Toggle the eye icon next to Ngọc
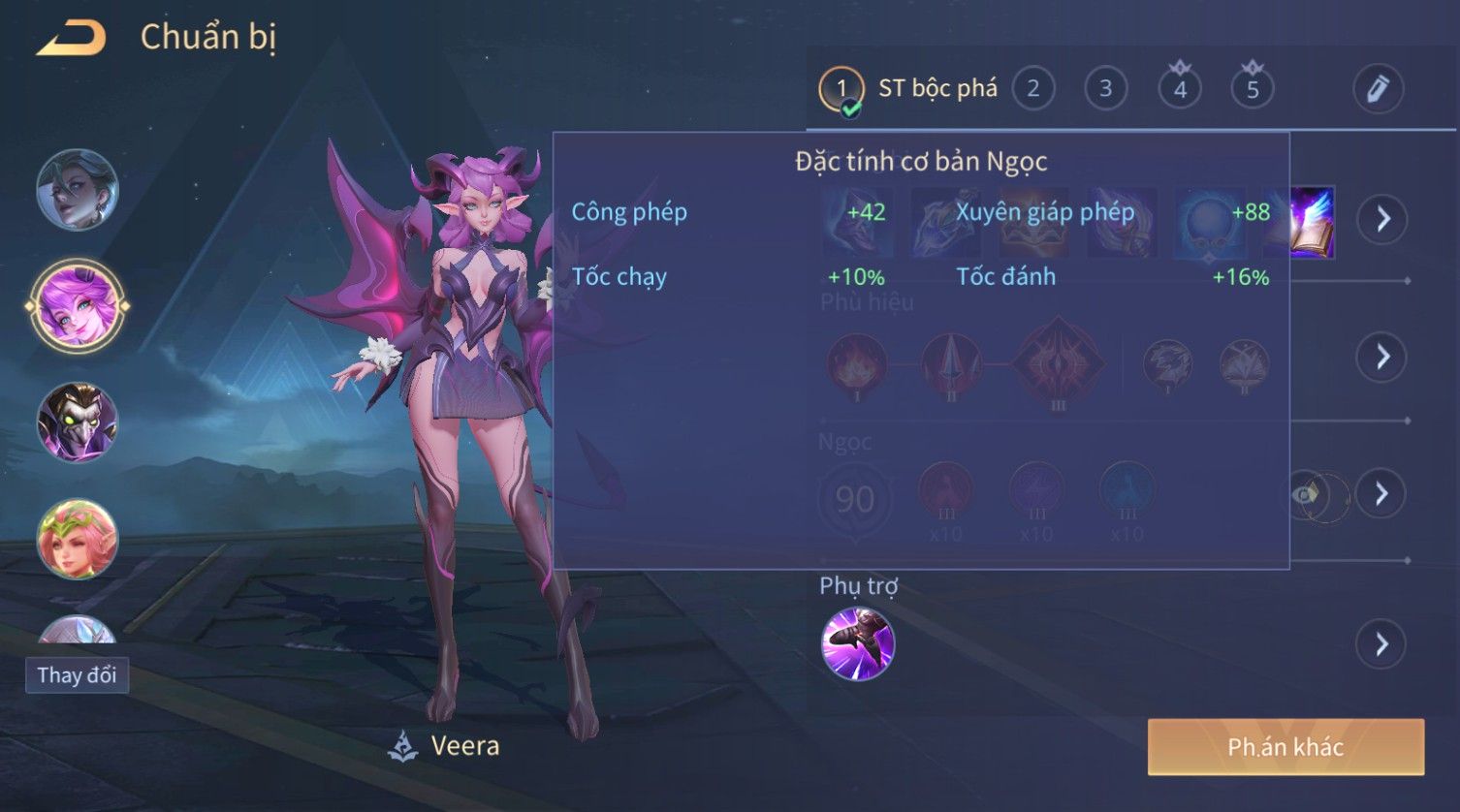 [1308, 495]
